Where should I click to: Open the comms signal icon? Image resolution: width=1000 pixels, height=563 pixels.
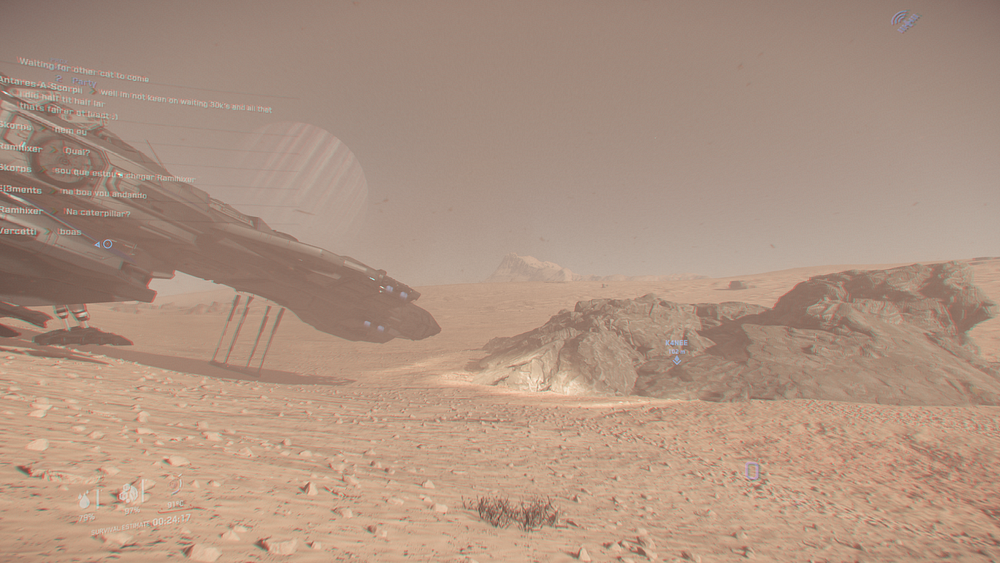tap(905, 21)
